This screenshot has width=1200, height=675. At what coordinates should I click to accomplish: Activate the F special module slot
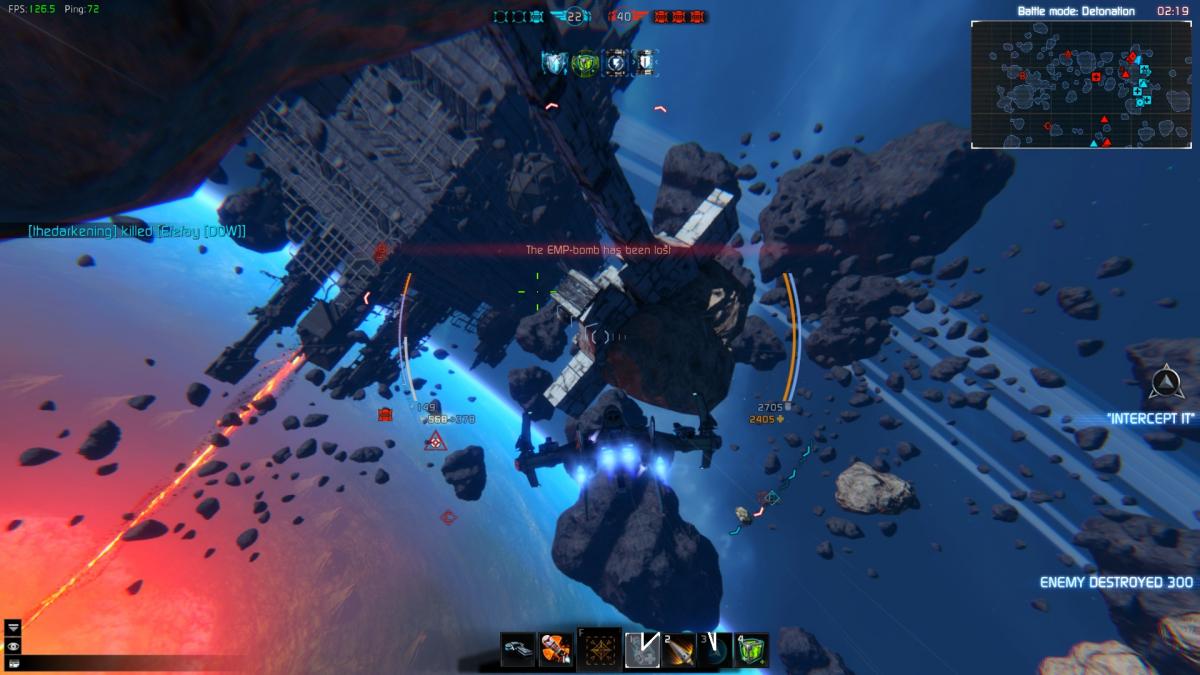600,649
